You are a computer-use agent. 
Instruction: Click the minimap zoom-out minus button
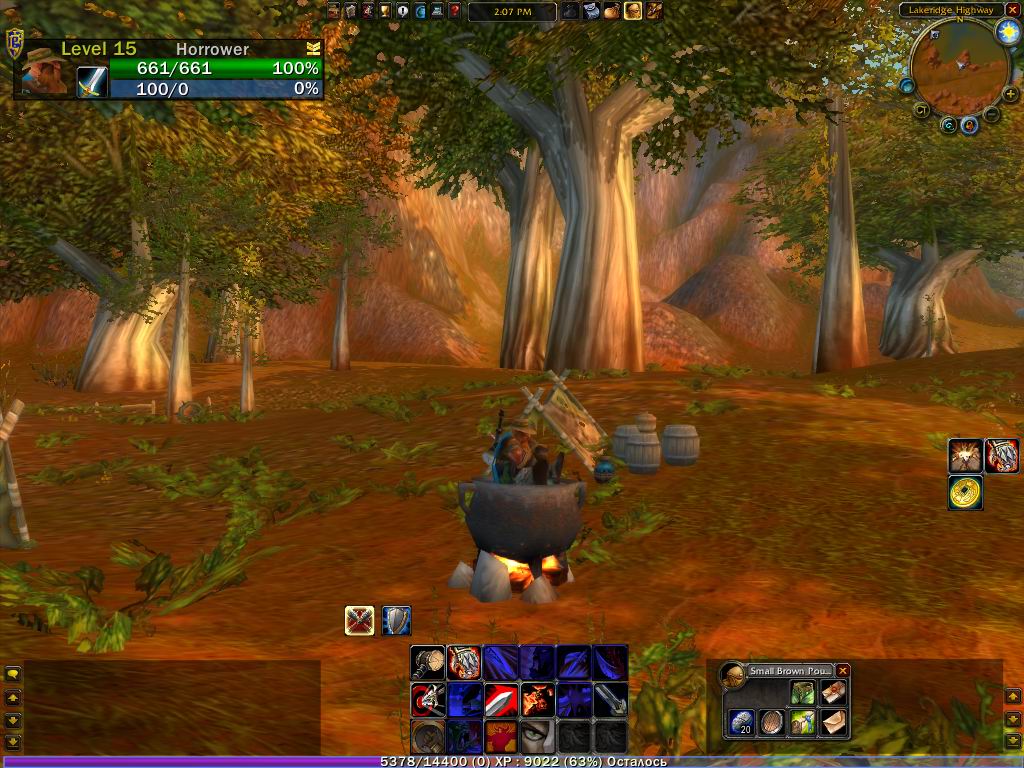[x=992, y=114]
